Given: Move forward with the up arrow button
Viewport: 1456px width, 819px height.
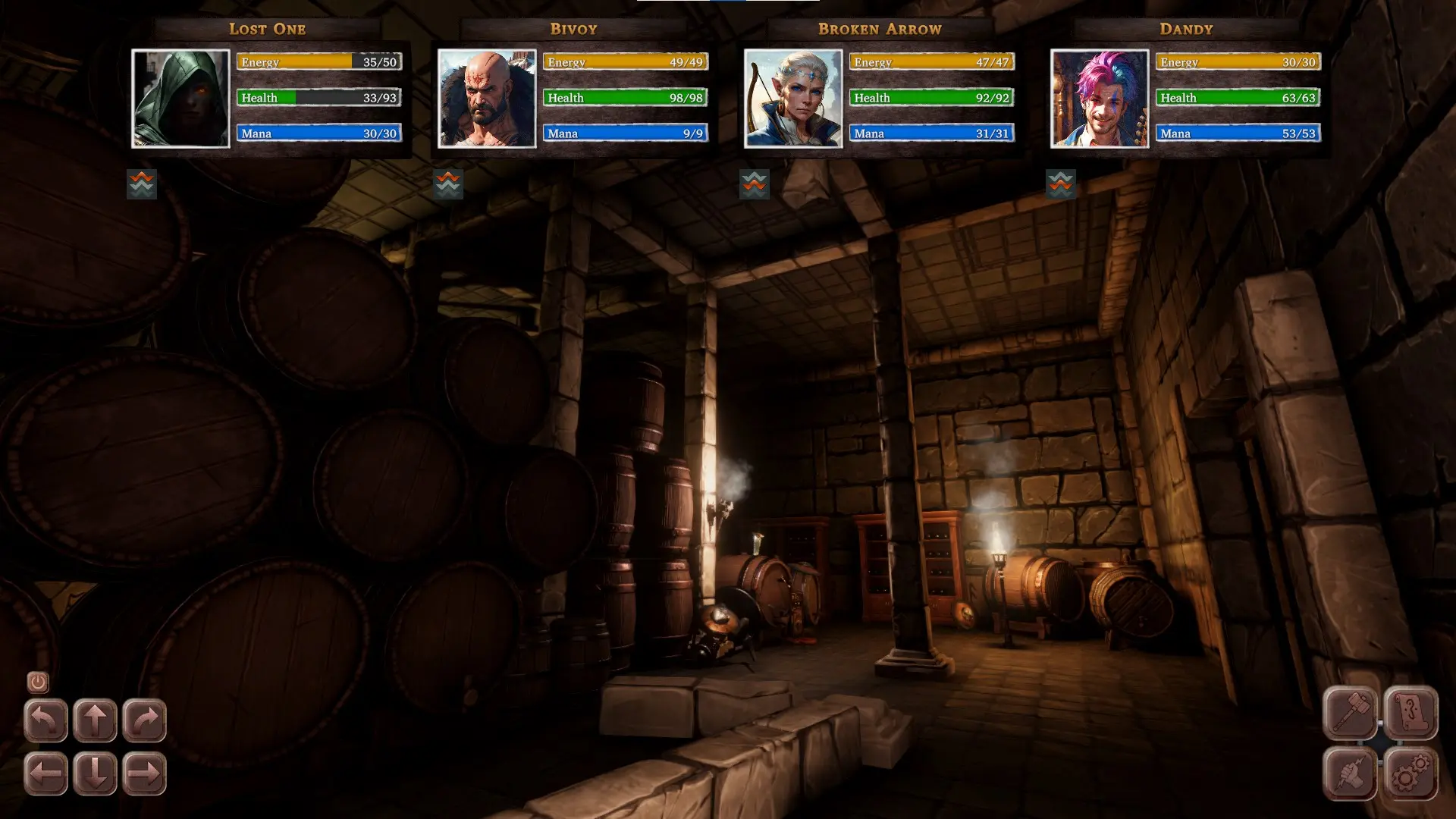Looking at the screenshot, I should (x=95, y=720).
